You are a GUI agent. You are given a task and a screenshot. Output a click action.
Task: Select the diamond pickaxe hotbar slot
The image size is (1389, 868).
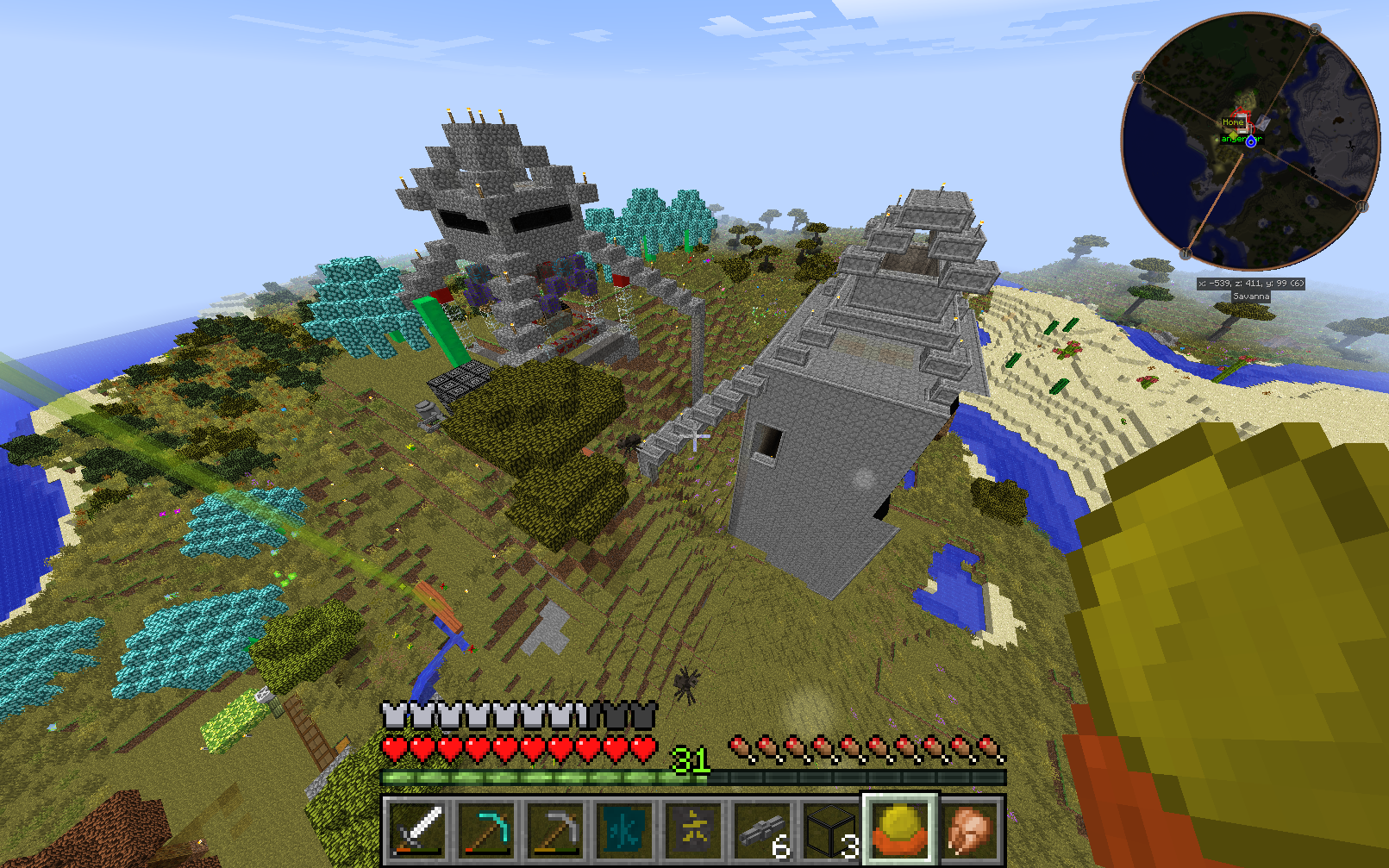486,832
